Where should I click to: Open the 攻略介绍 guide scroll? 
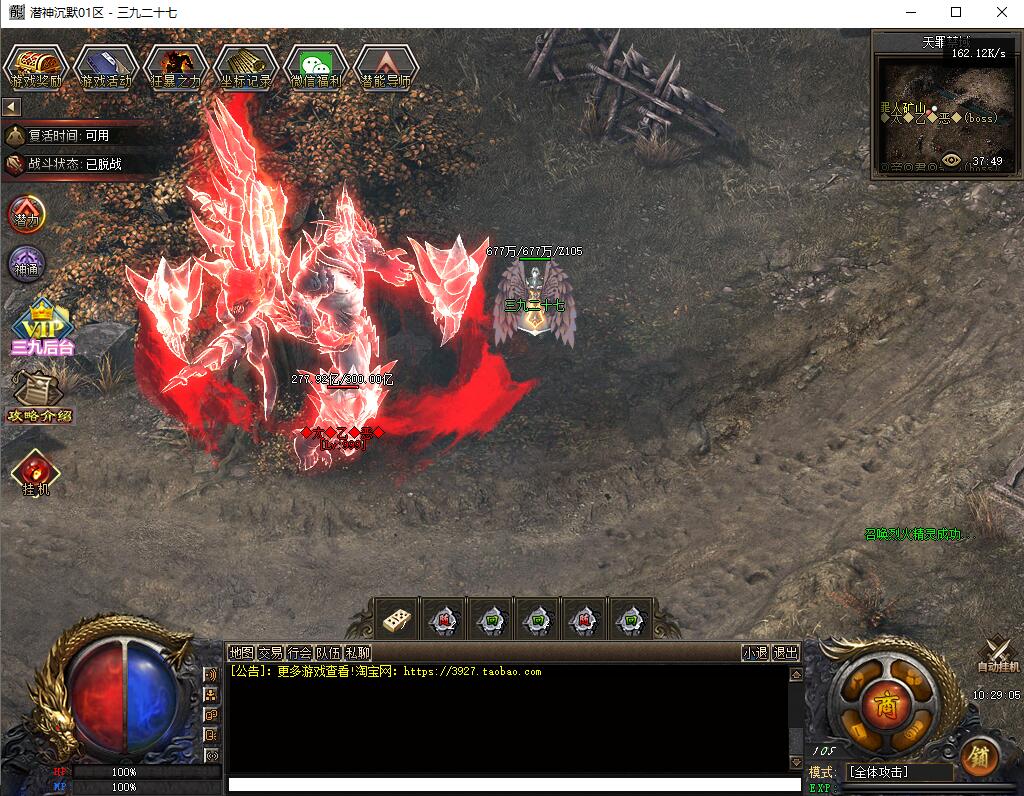tap(38, 396)
